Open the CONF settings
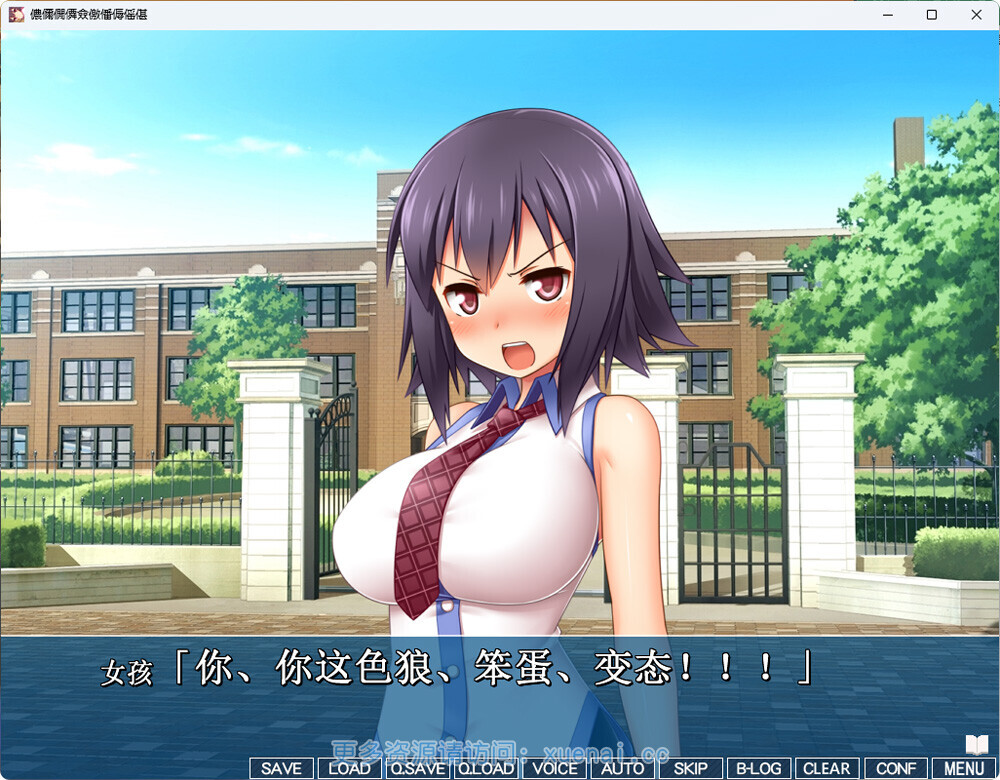 click(x=896, y=768)
